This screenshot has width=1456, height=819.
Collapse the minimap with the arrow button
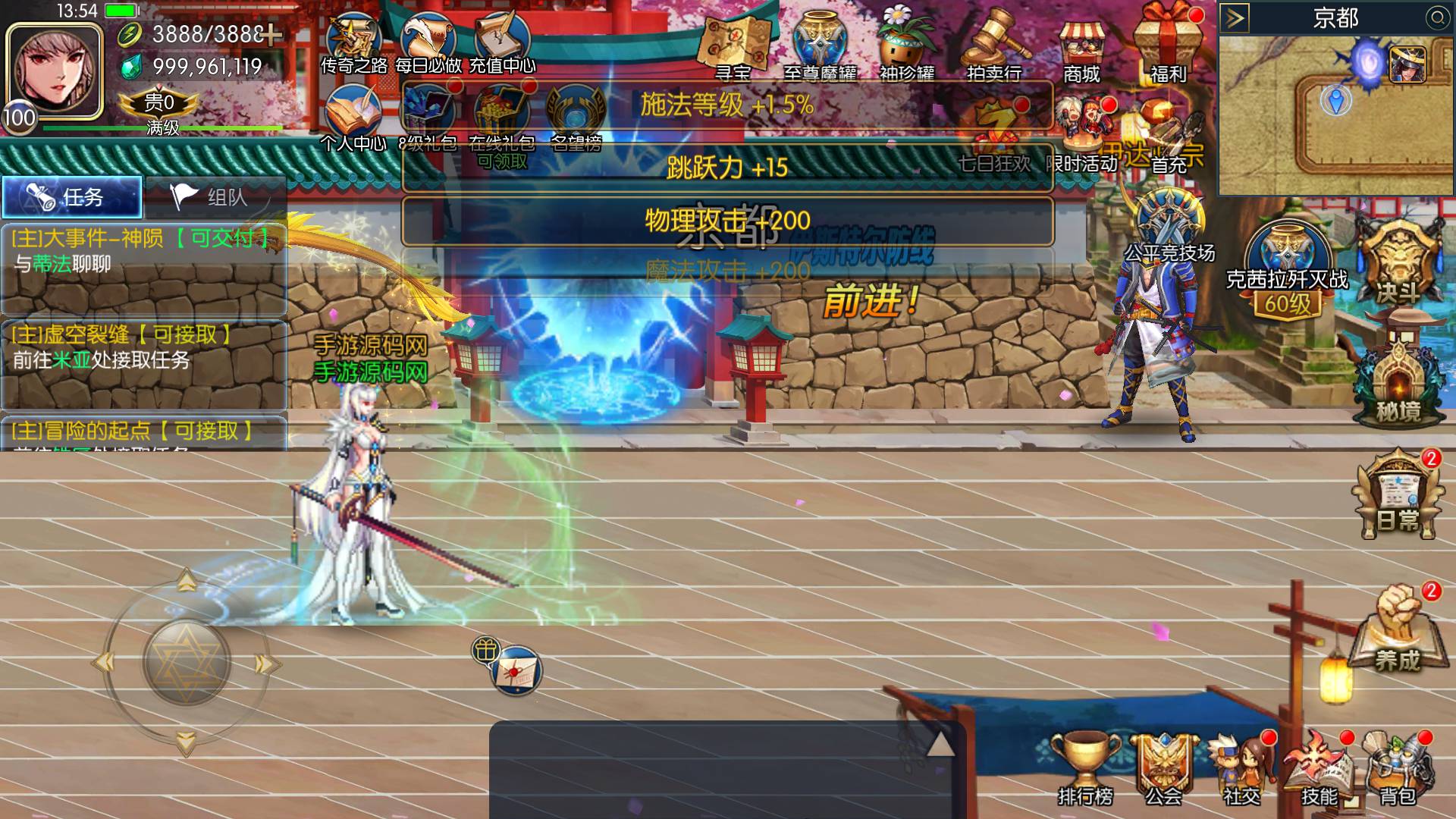[x=1235, y=18]
